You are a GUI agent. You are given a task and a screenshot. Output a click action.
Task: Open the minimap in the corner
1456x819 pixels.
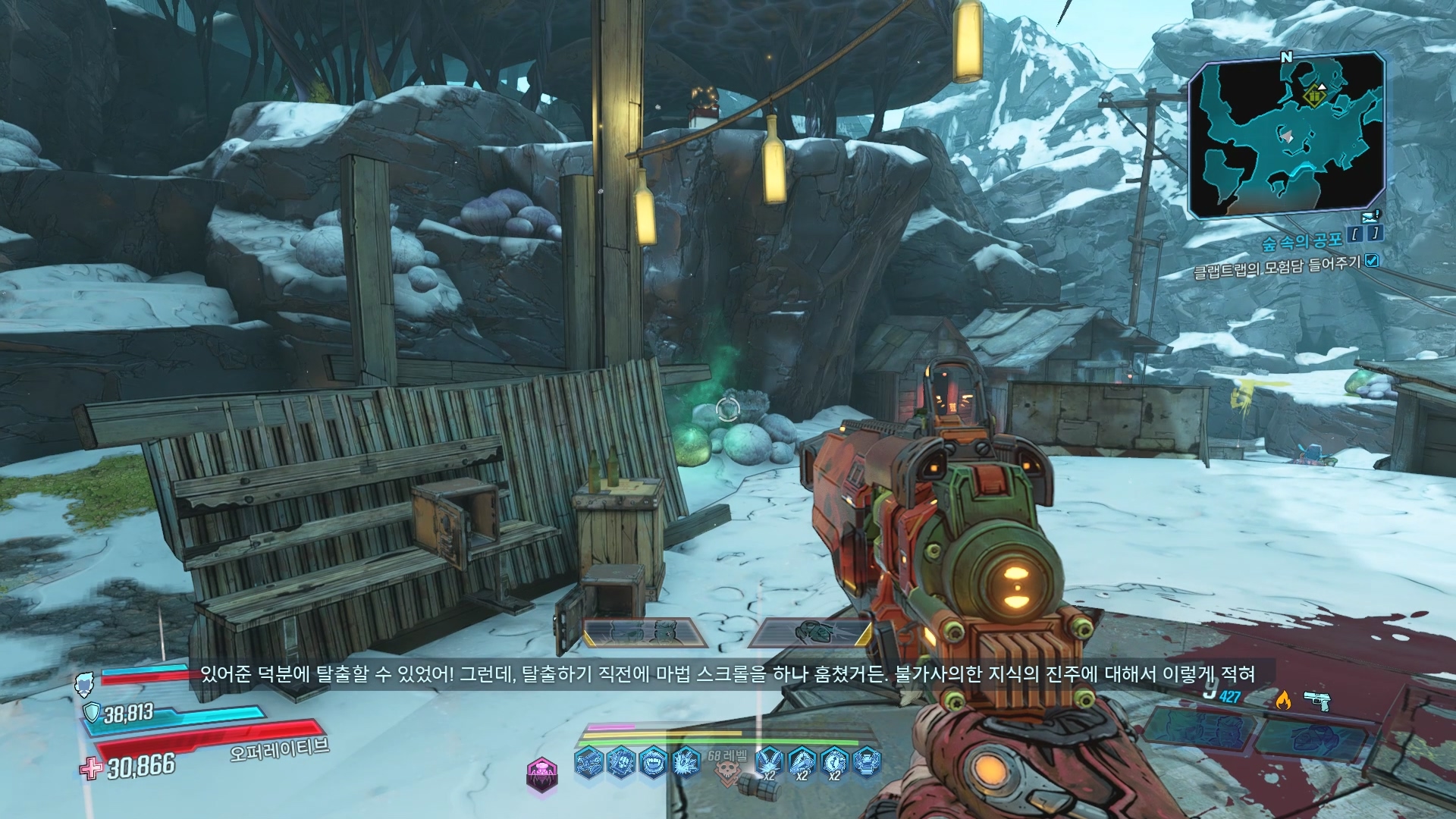click(1287, 136)
